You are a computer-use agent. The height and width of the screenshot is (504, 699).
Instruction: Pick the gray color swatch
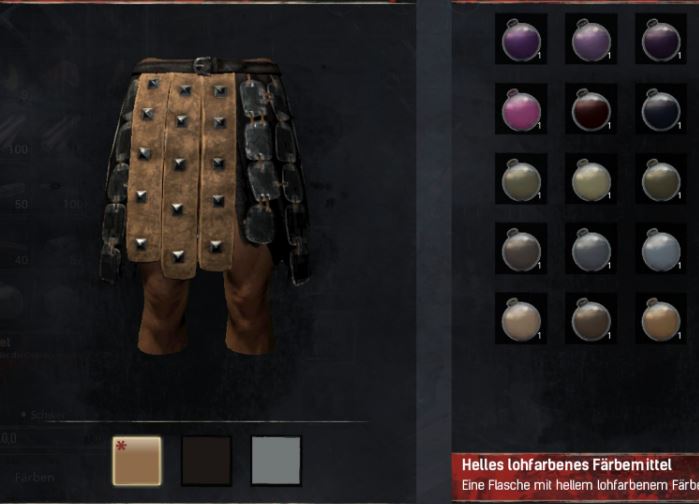pyautogui.click(x=276, y=460)
